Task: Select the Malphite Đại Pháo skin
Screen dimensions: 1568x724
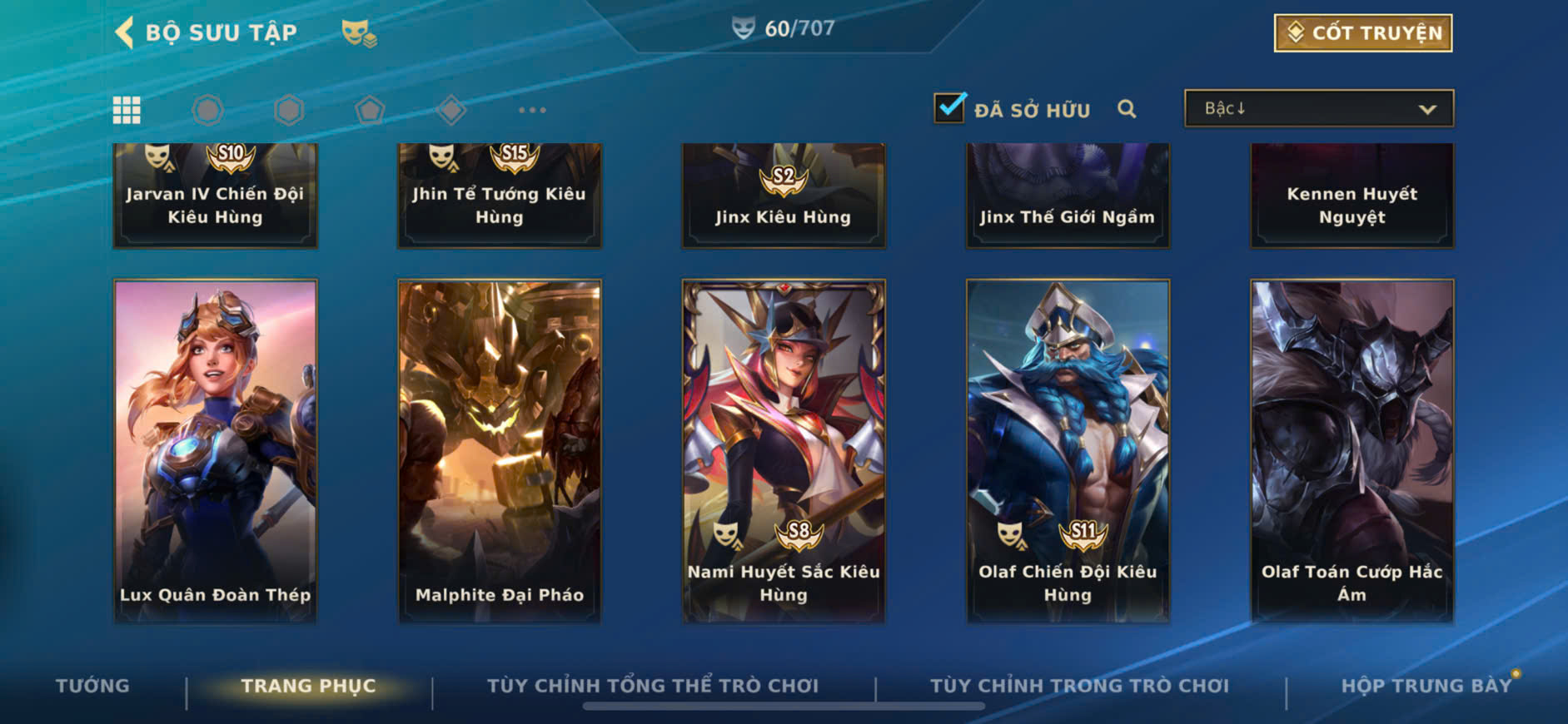Action: pos(499,450)
